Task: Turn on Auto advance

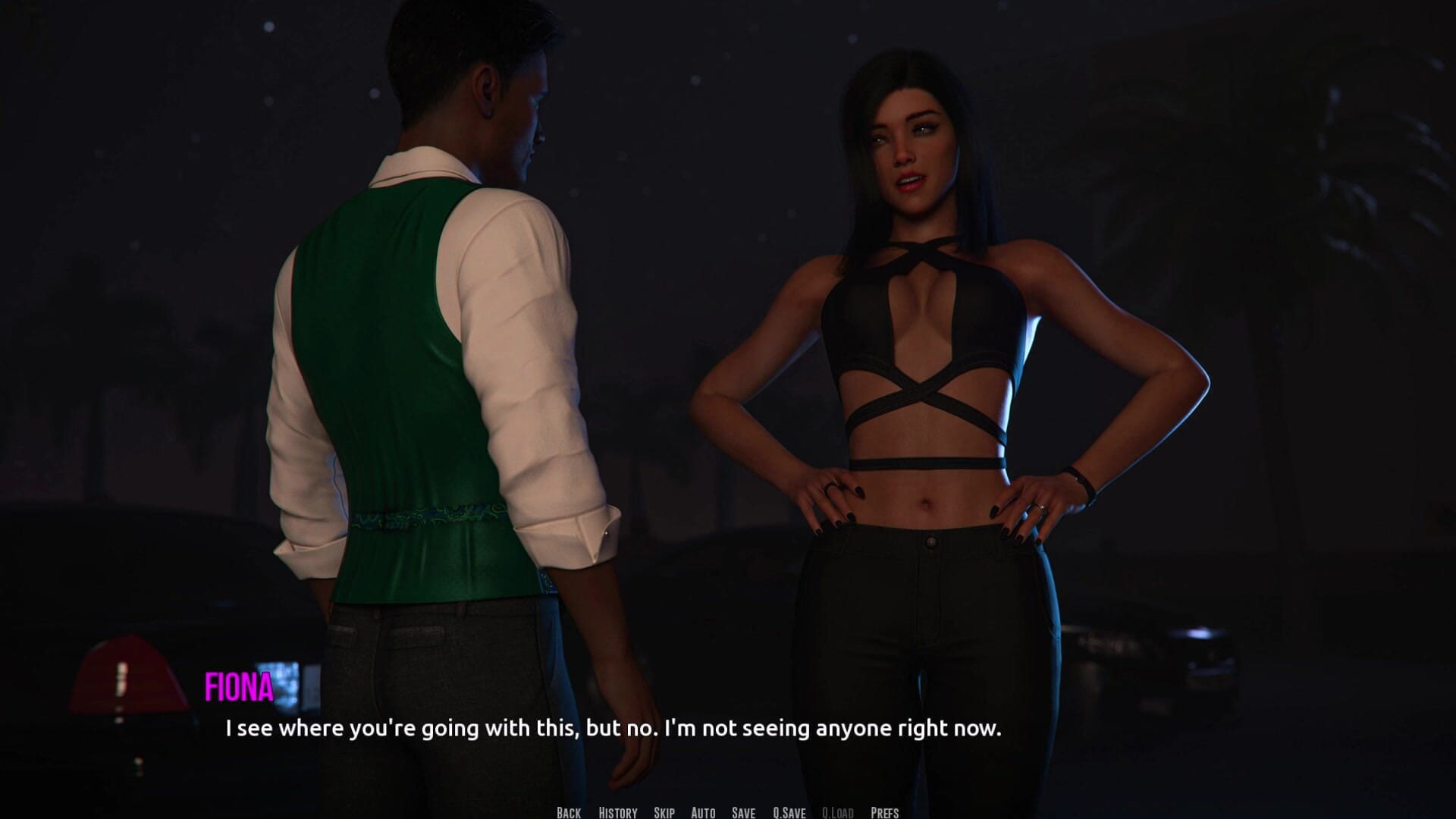Action: (x=703, y=812)
